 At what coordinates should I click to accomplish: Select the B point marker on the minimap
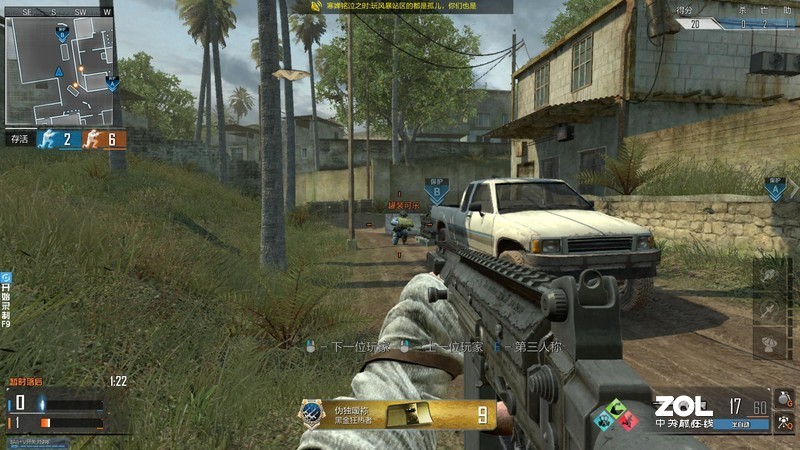tap(61, 35)
